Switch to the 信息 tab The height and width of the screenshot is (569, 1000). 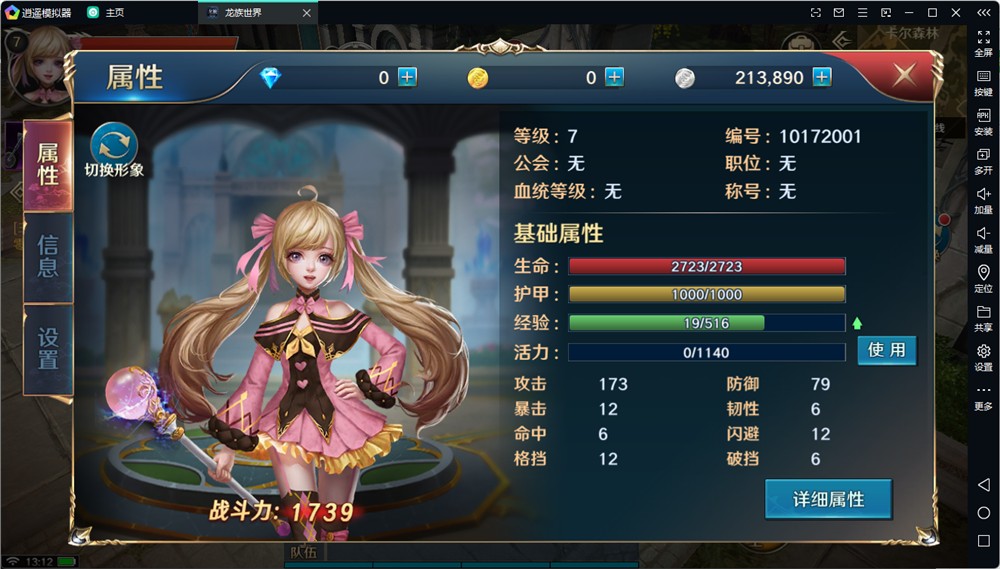point(48,255)
